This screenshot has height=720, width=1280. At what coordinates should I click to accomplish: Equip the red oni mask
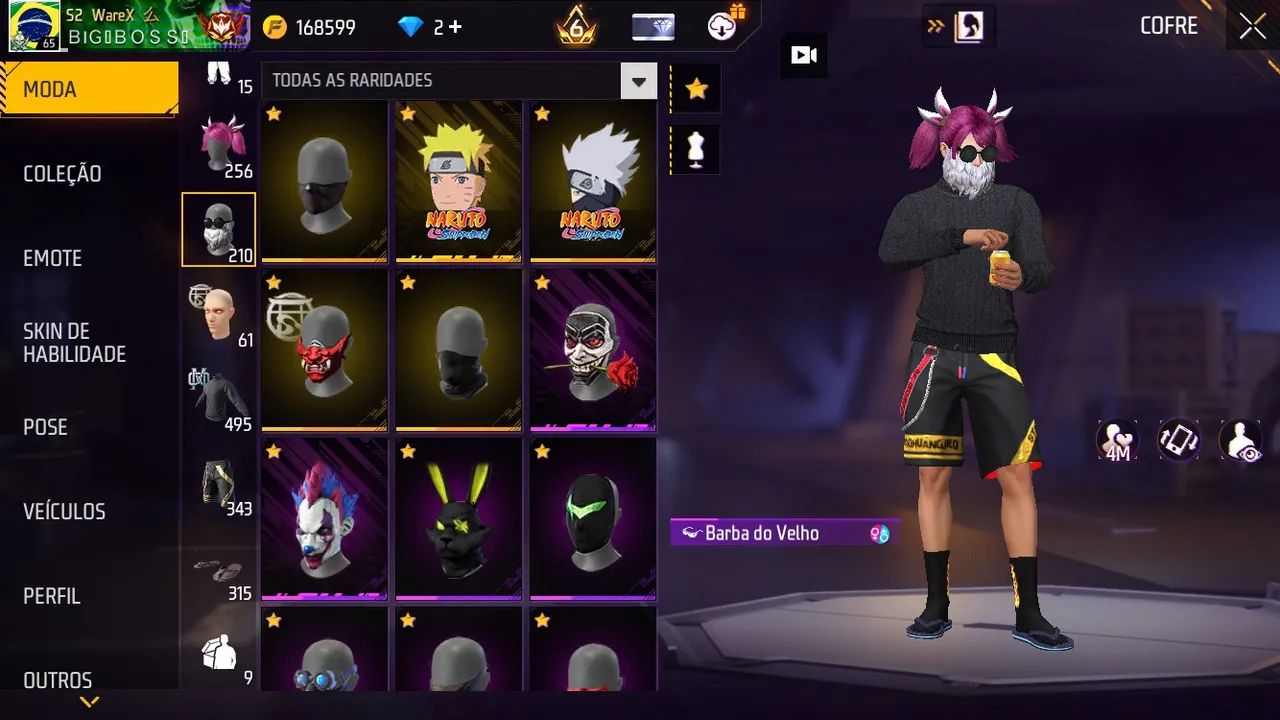[x=324, y=349]
